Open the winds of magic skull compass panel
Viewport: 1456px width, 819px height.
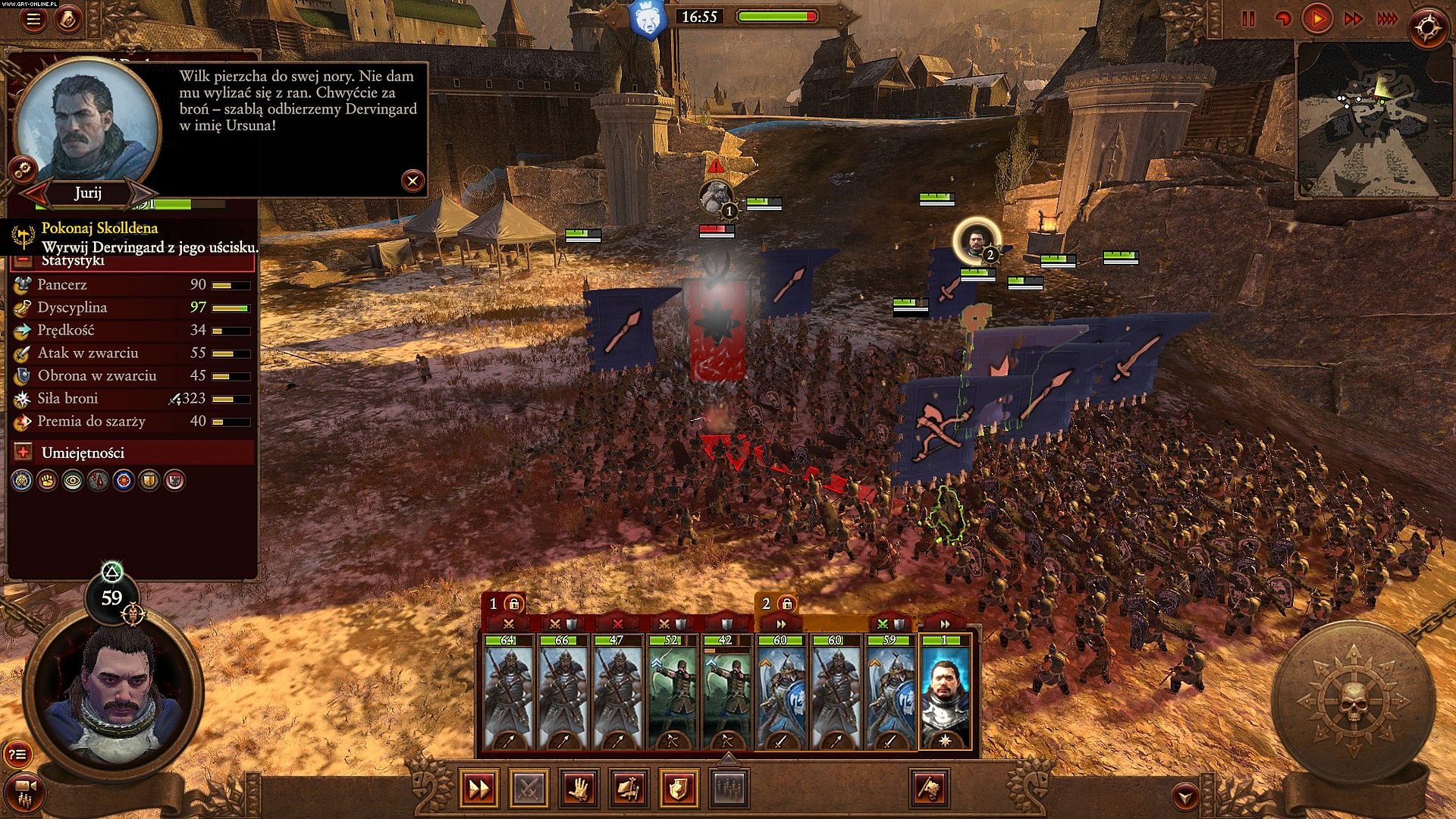tap(1353, 702)
